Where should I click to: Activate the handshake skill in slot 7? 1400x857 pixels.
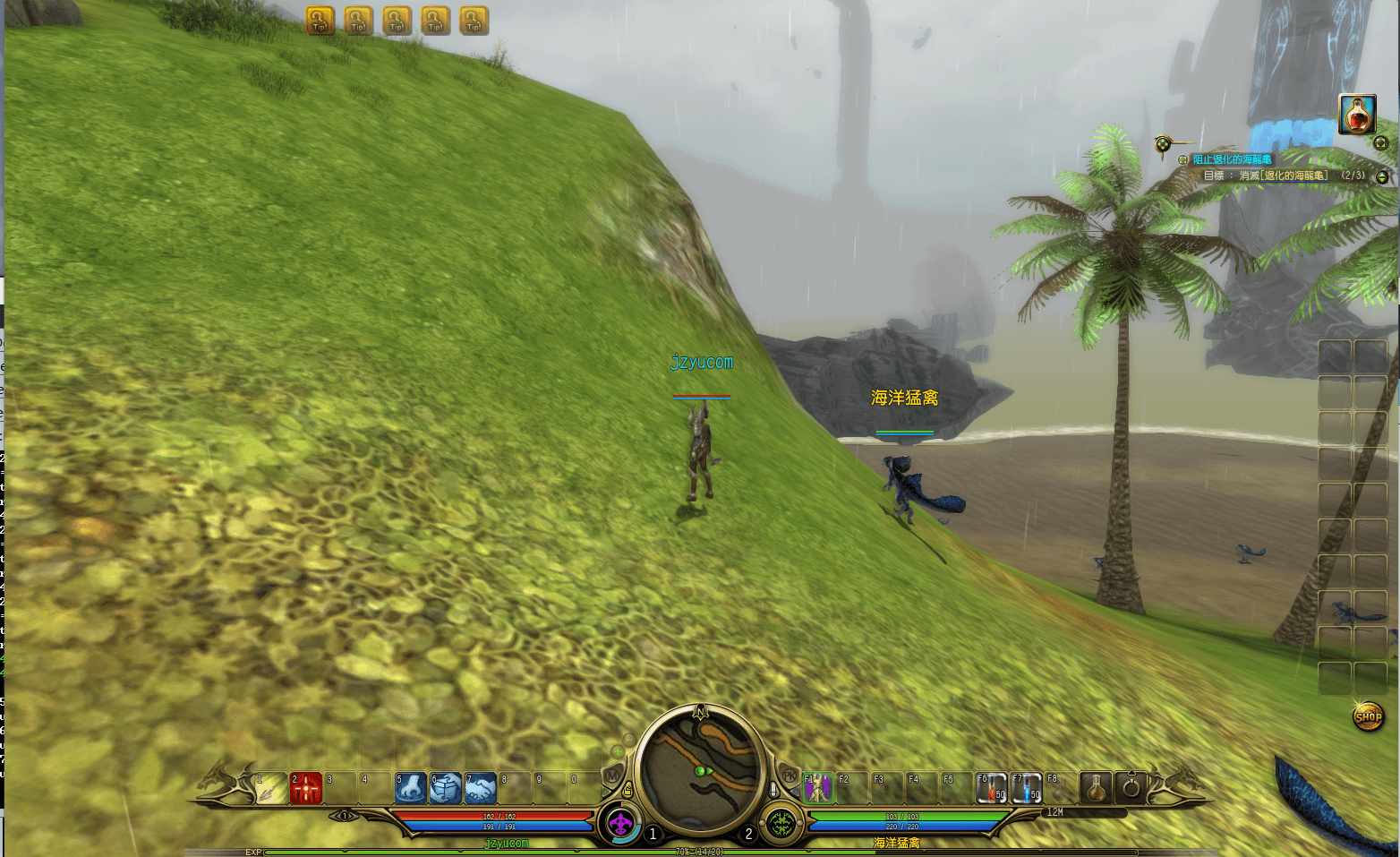[481, 788]
